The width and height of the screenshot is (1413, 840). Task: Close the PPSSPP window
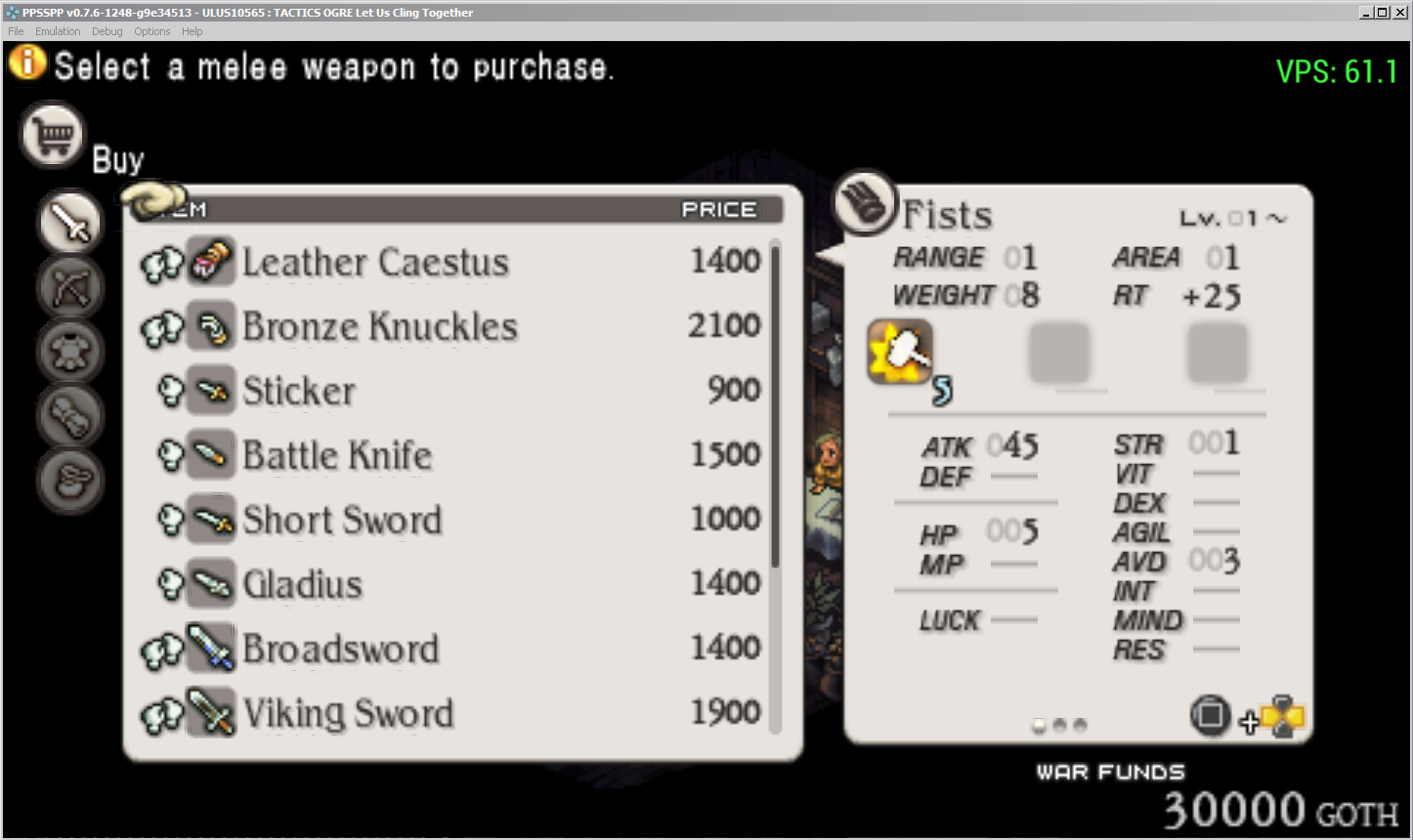[x=1399, y=12]
